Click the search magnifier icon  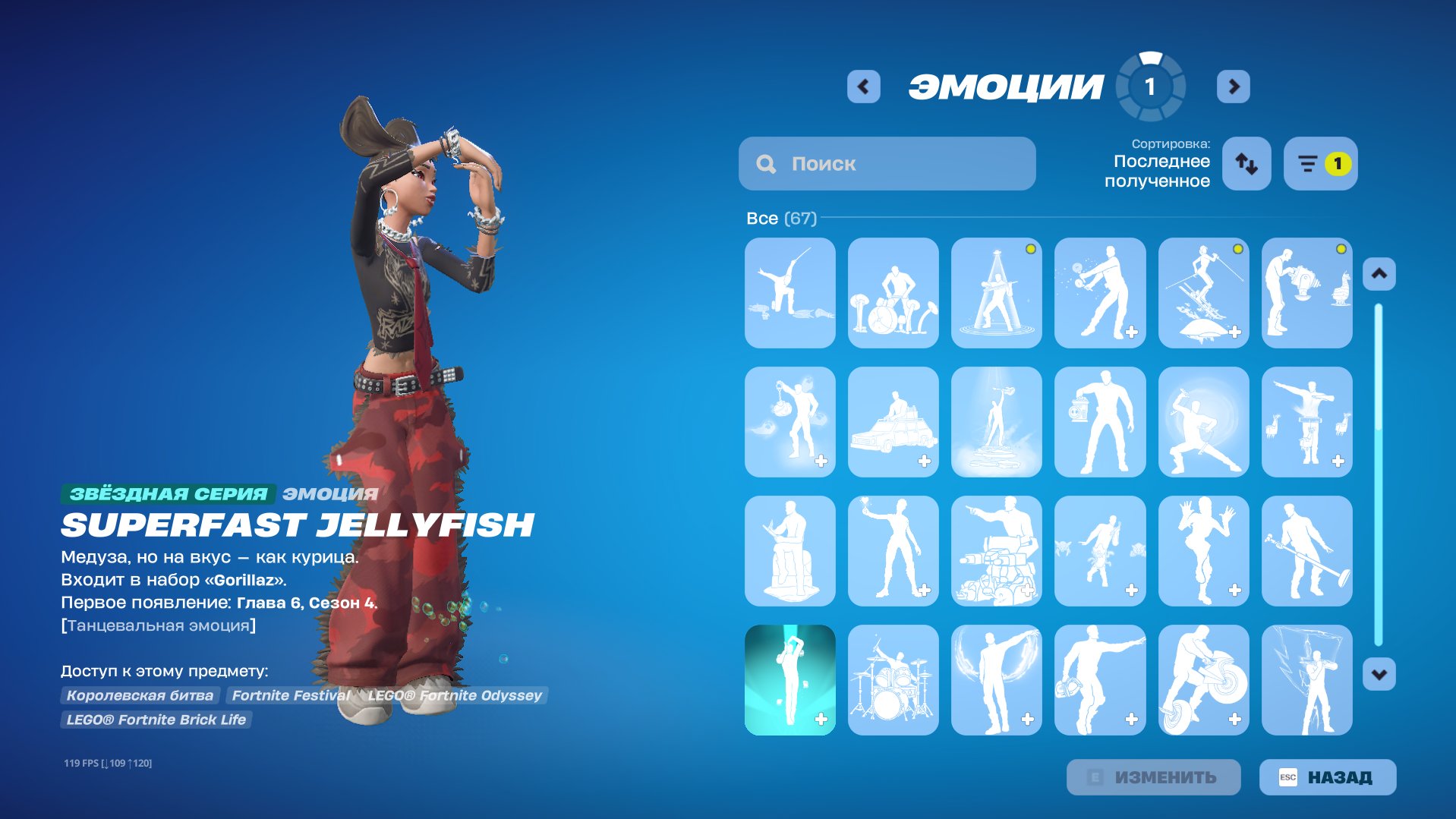[766, 162]
